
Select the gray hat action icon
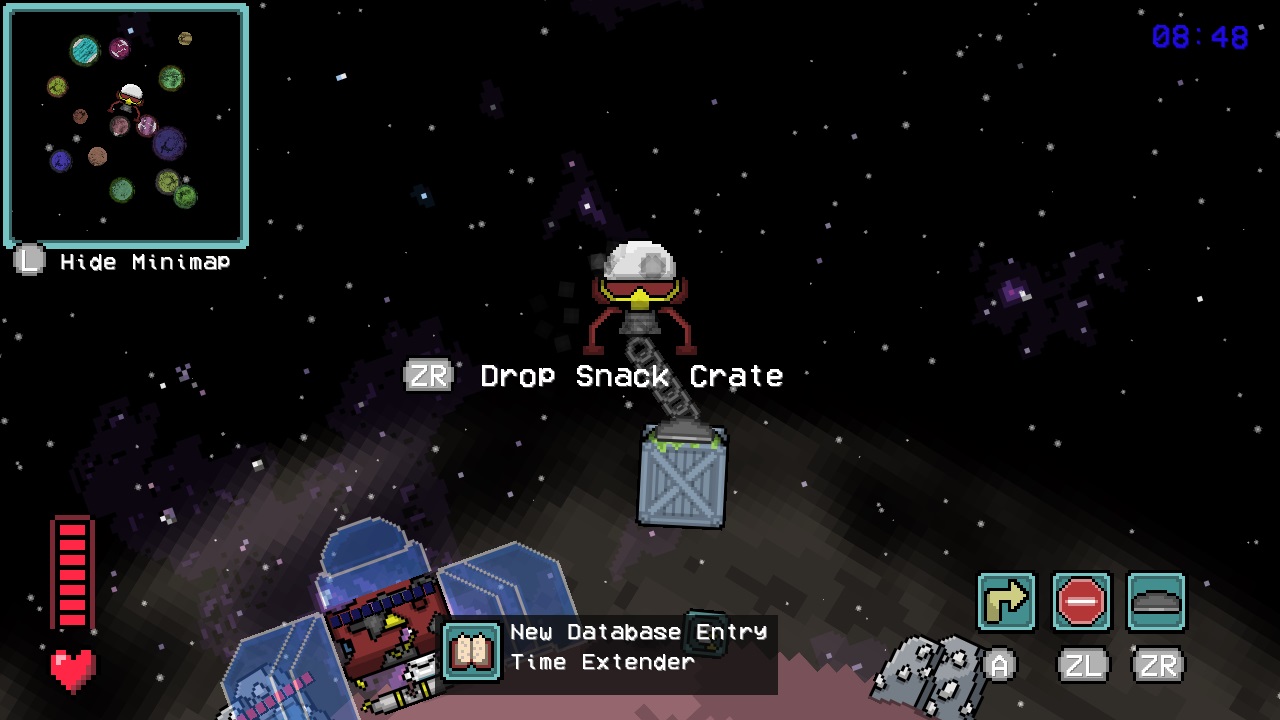click(1158, 601)
